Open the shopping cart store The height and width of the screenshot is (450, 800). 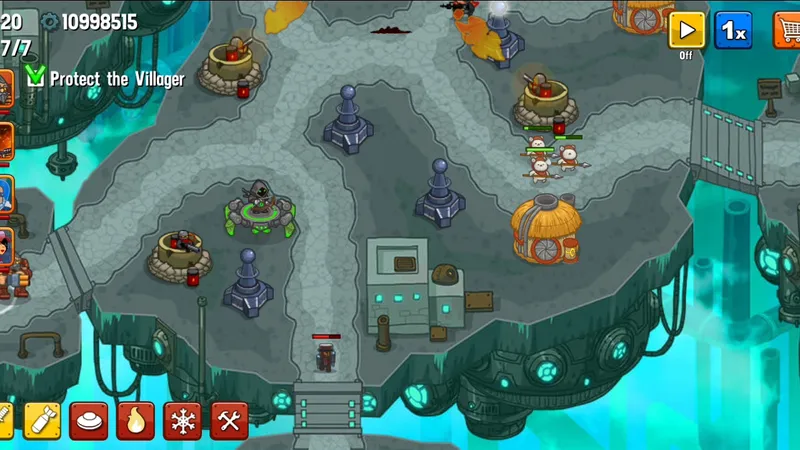pos(788,30)
